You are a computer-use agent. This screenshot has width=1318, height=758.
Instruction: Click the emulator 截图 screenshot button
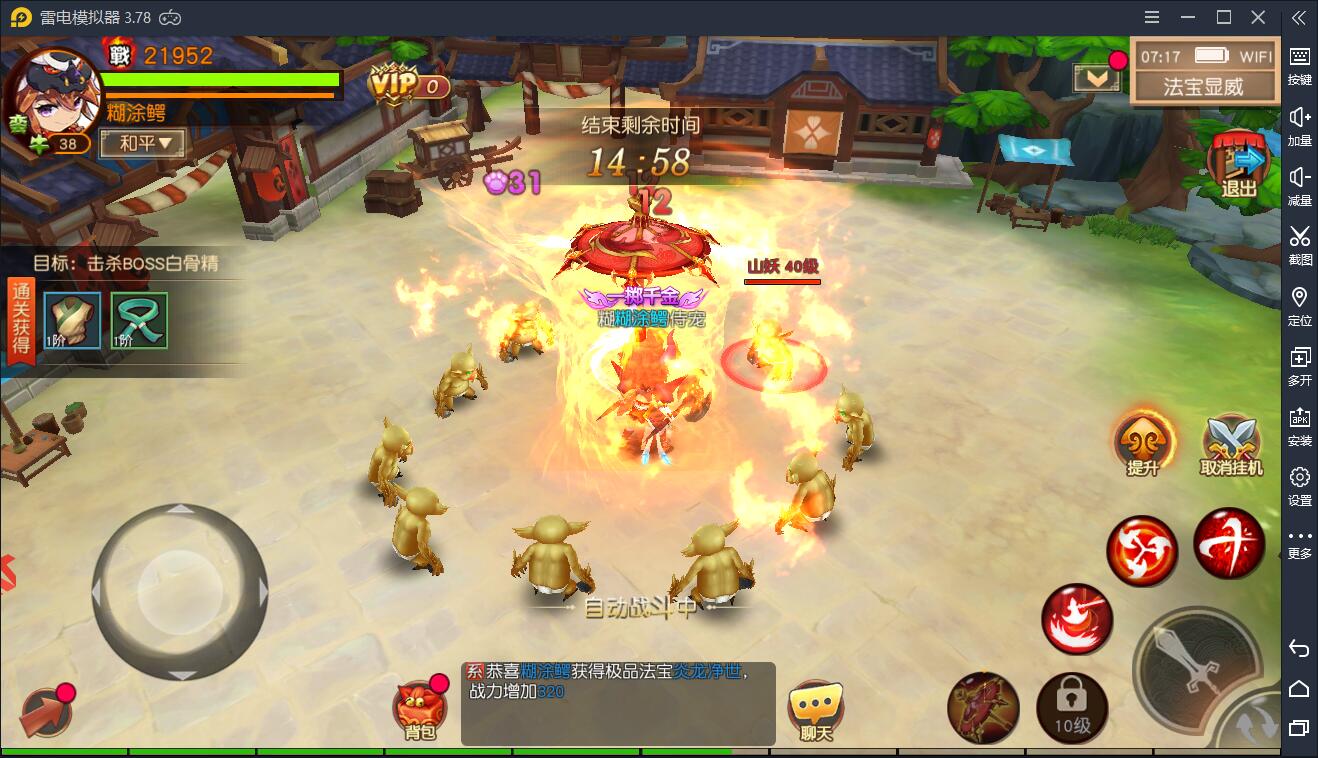[x=1299, y=244]
